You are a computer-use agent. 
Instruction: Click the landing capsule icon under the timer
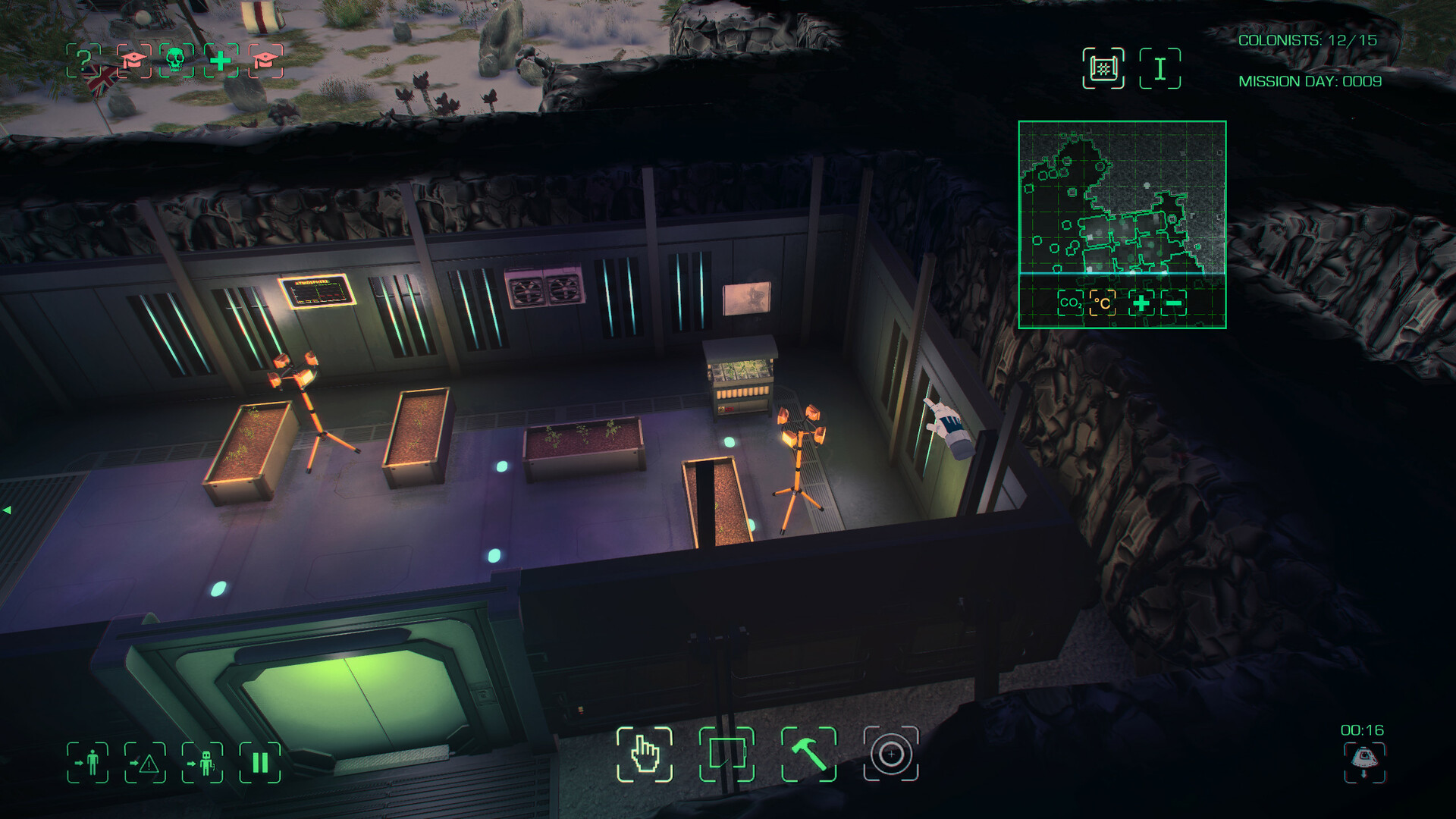(1363, 761)
